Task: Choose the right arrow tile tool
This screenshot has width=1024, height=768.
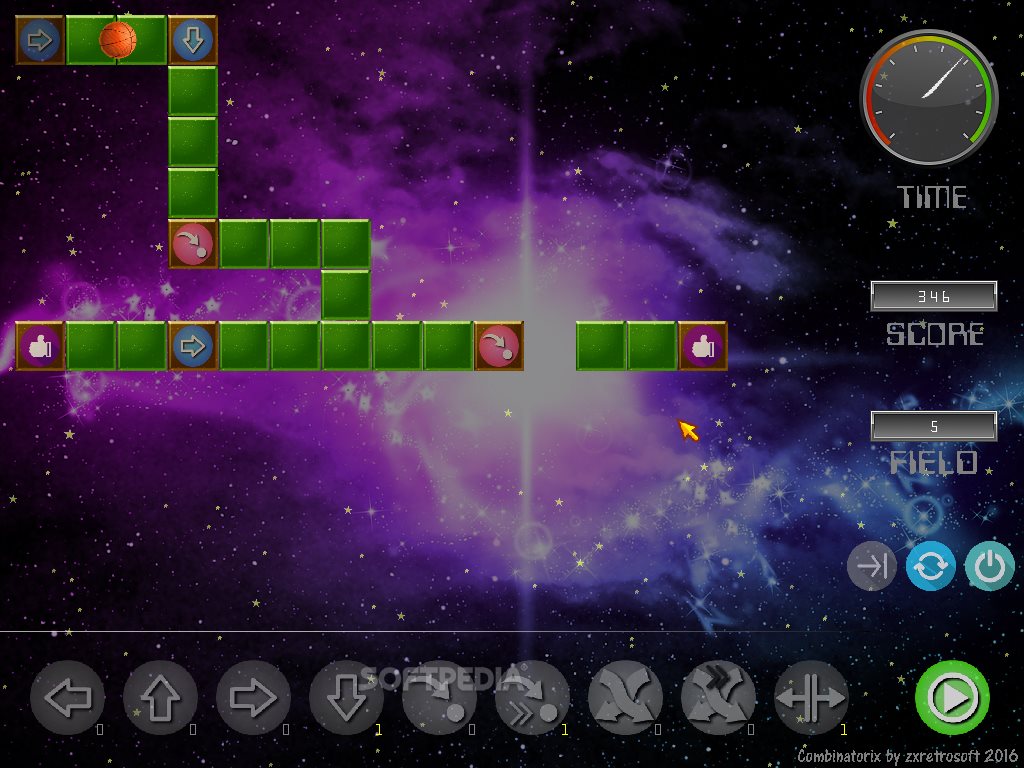Action: click(253, 698)
